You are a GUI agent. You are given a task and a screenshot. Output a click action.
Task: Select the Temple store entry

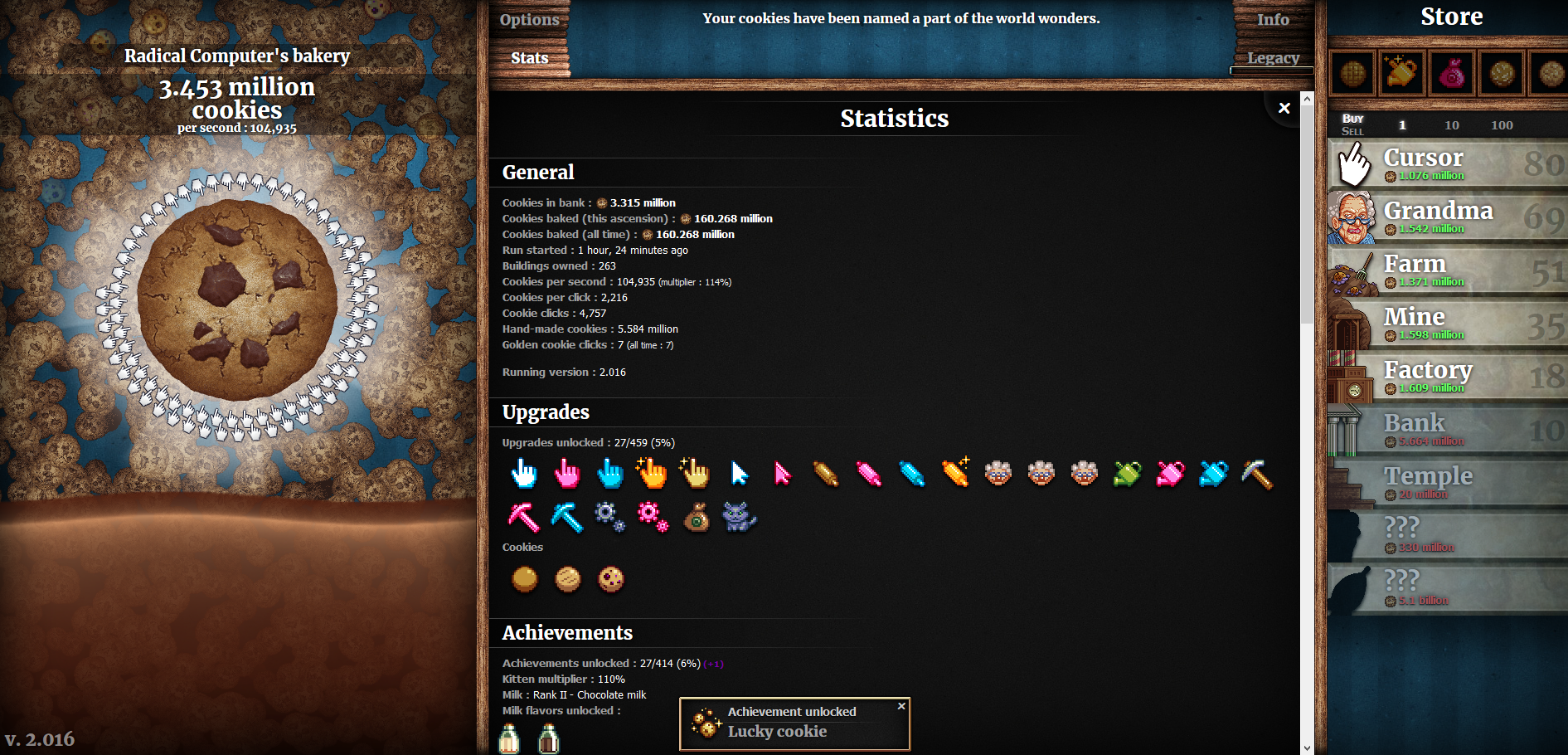(x=1447, y=482)
